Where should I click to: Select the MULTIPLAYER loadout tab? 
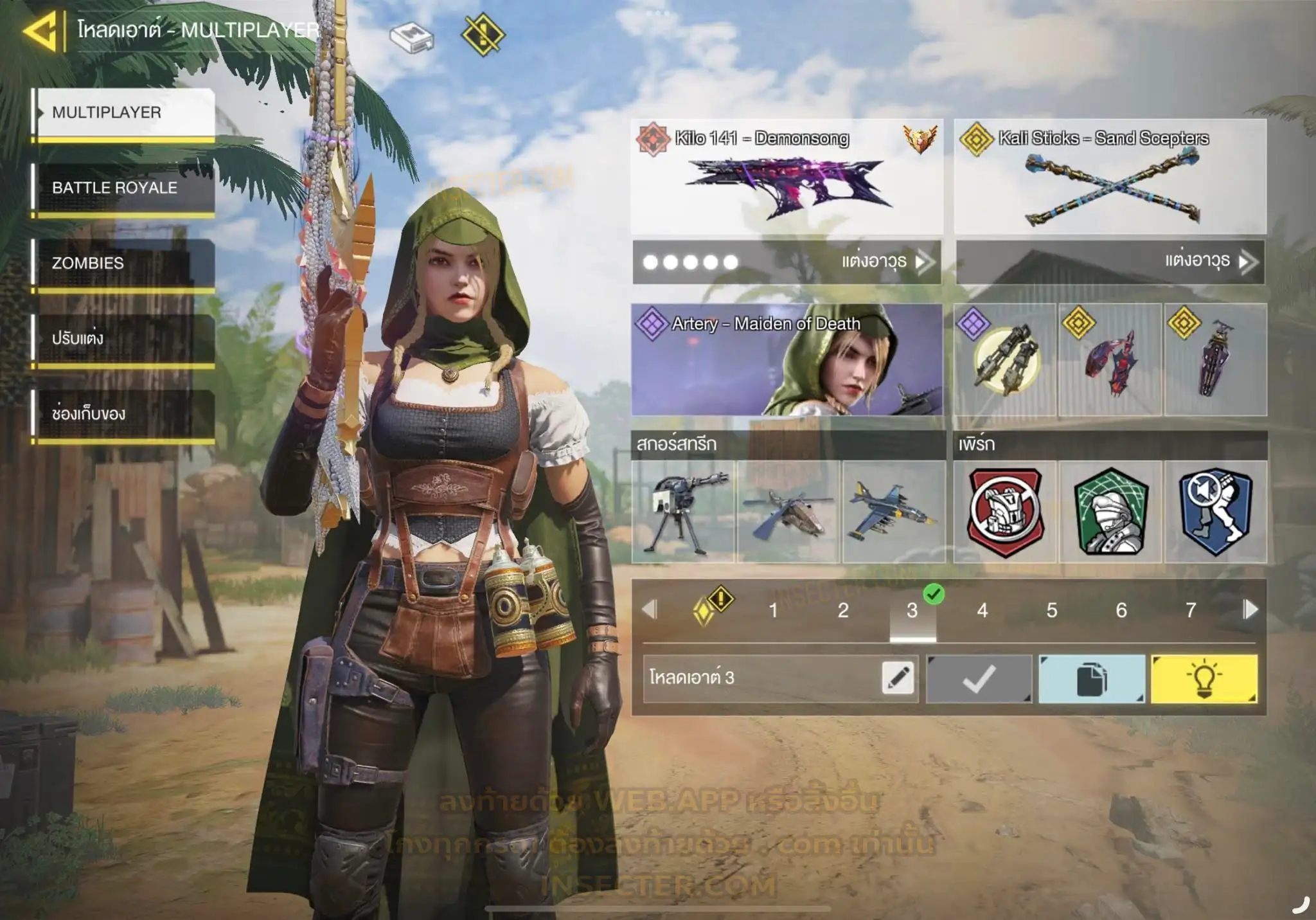[x=124, y=113]
